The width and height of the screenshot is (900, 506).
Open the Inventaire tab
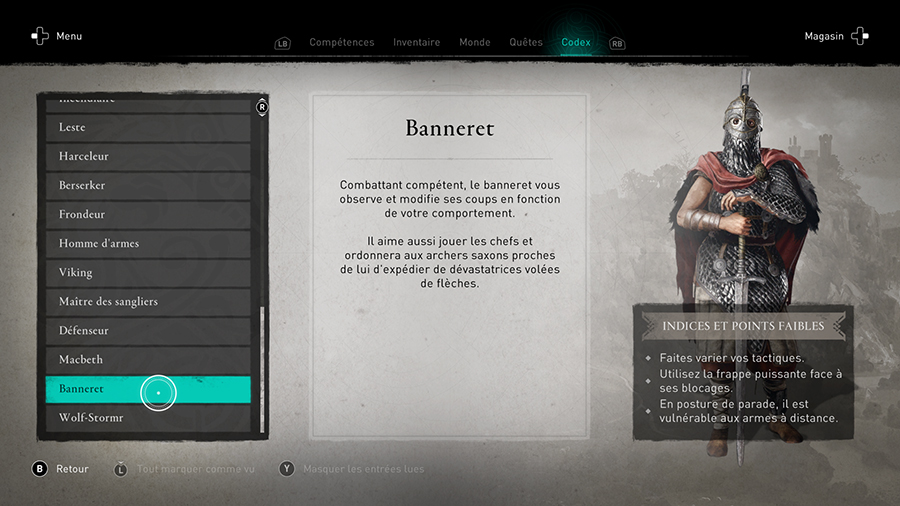pos(416,42)
